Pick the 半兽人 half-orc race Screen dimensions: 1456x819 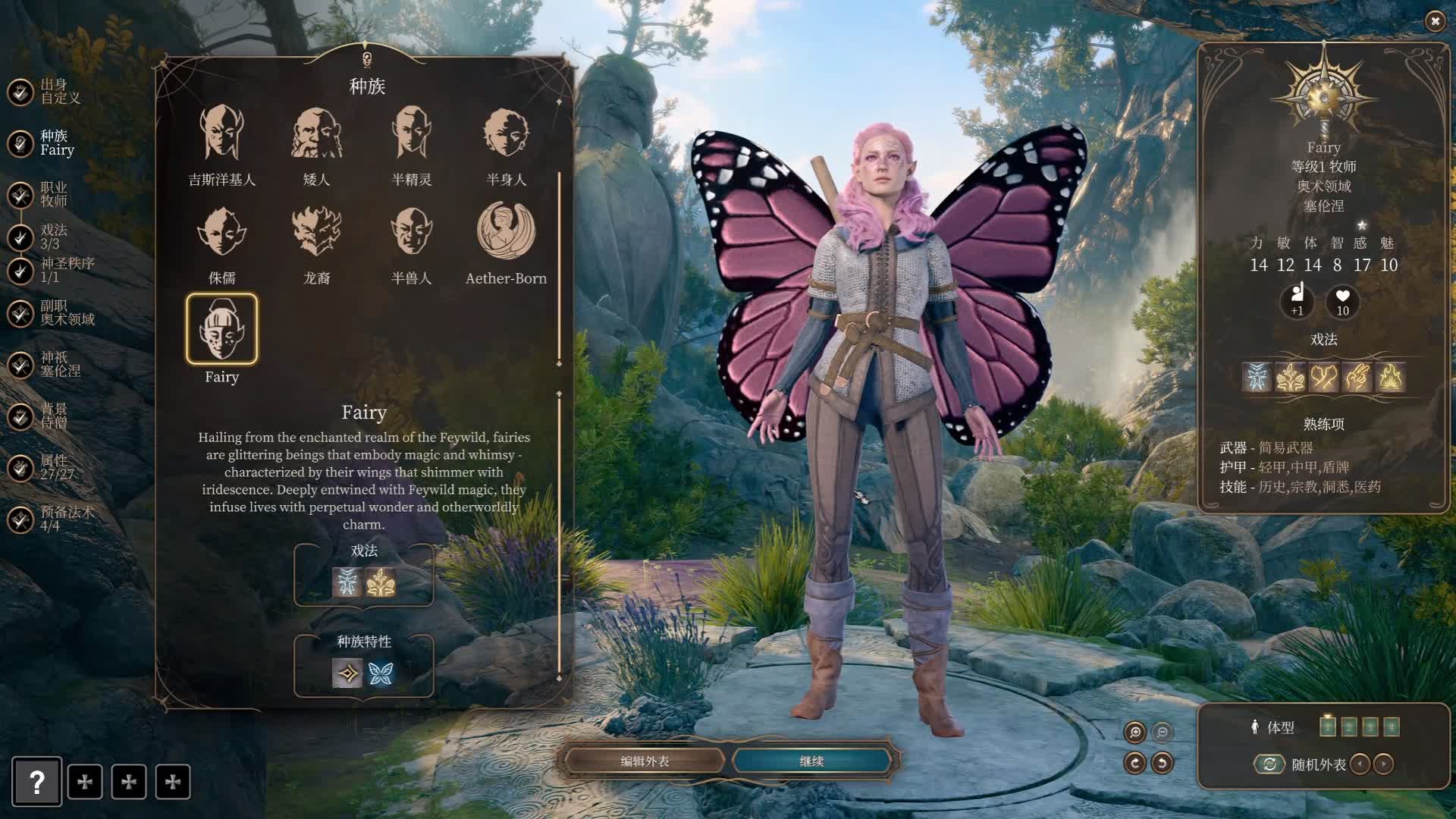click(x=411, y=232)
